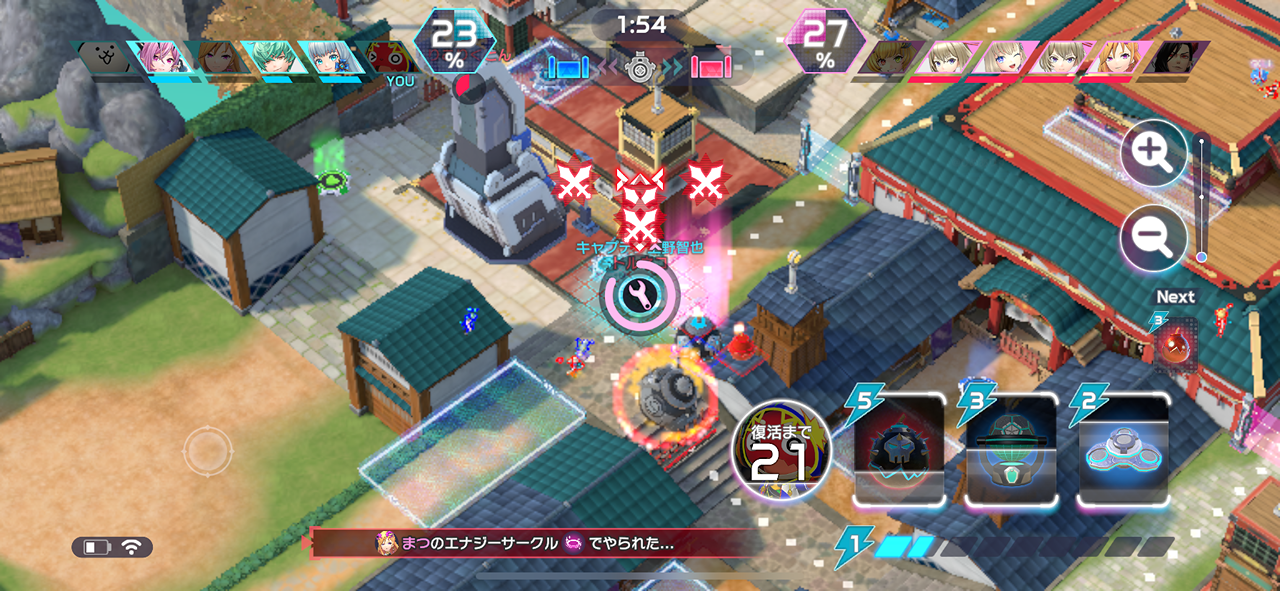Zoom in the camera with the plus magnifier
Viewport: 1280px width, 591px height.
click(x=1154, y=157)
